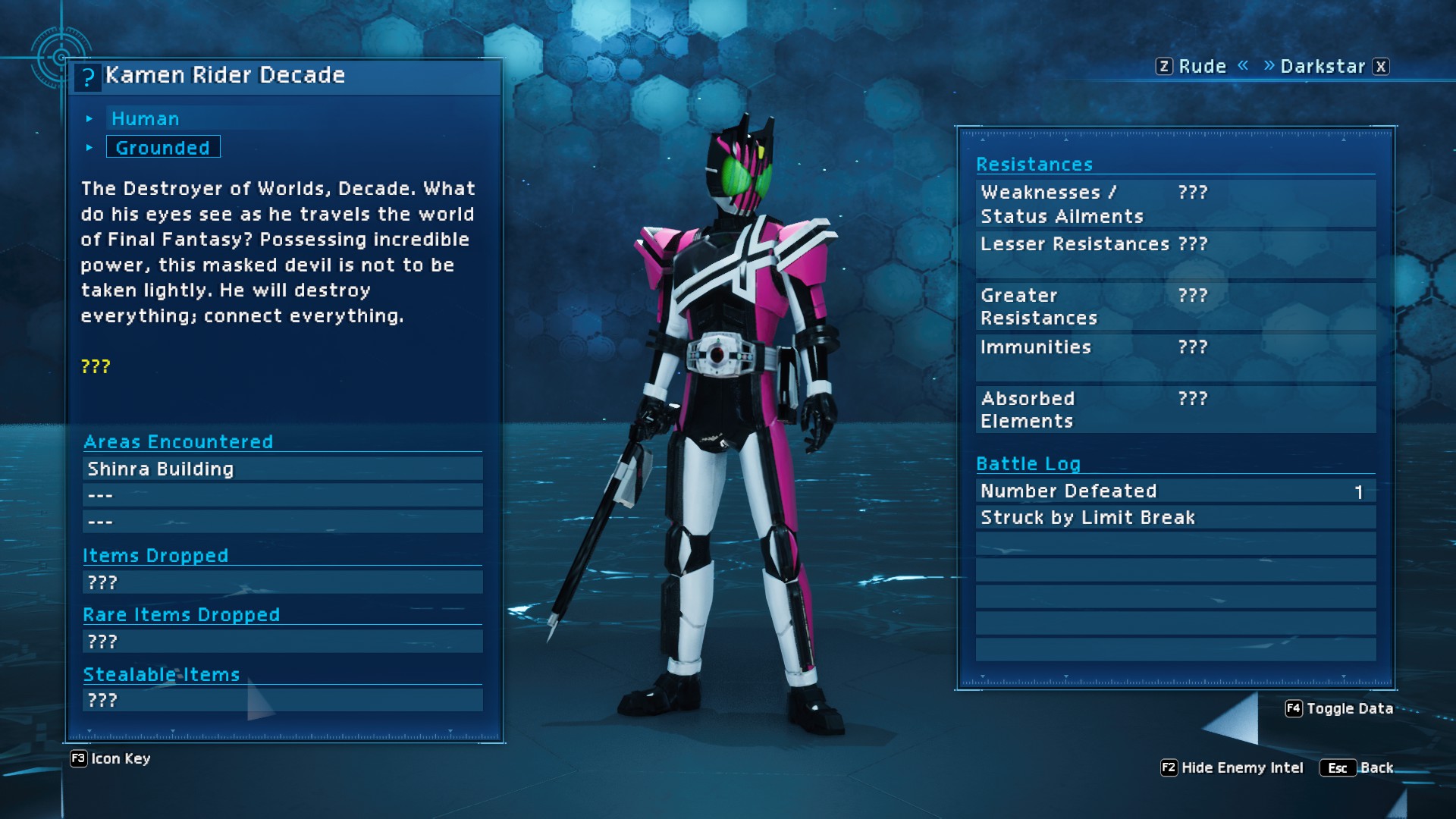Image resolution: width=1456 pixels, height=819 pixels.
Task: Select the Immunities row
Action: click(1175, 348)
